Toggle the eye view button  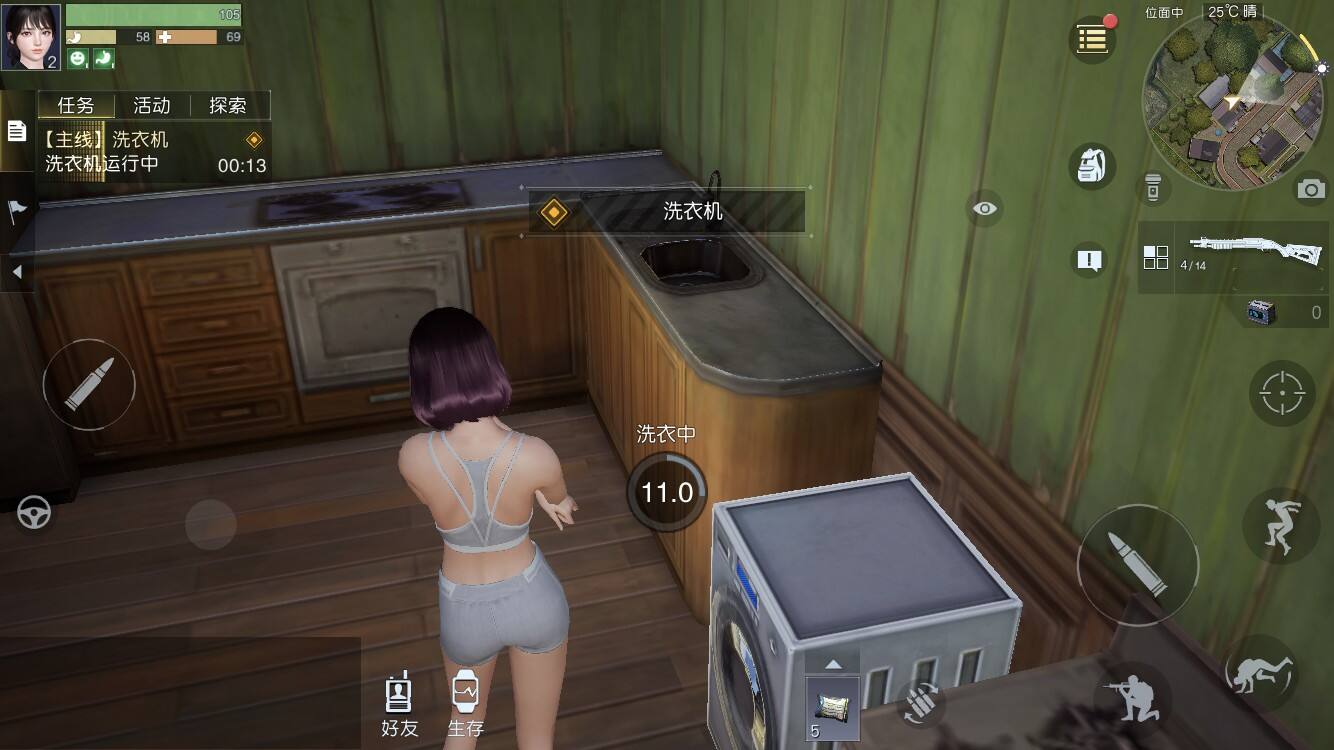pyautogui.click(x=985, y=209)
